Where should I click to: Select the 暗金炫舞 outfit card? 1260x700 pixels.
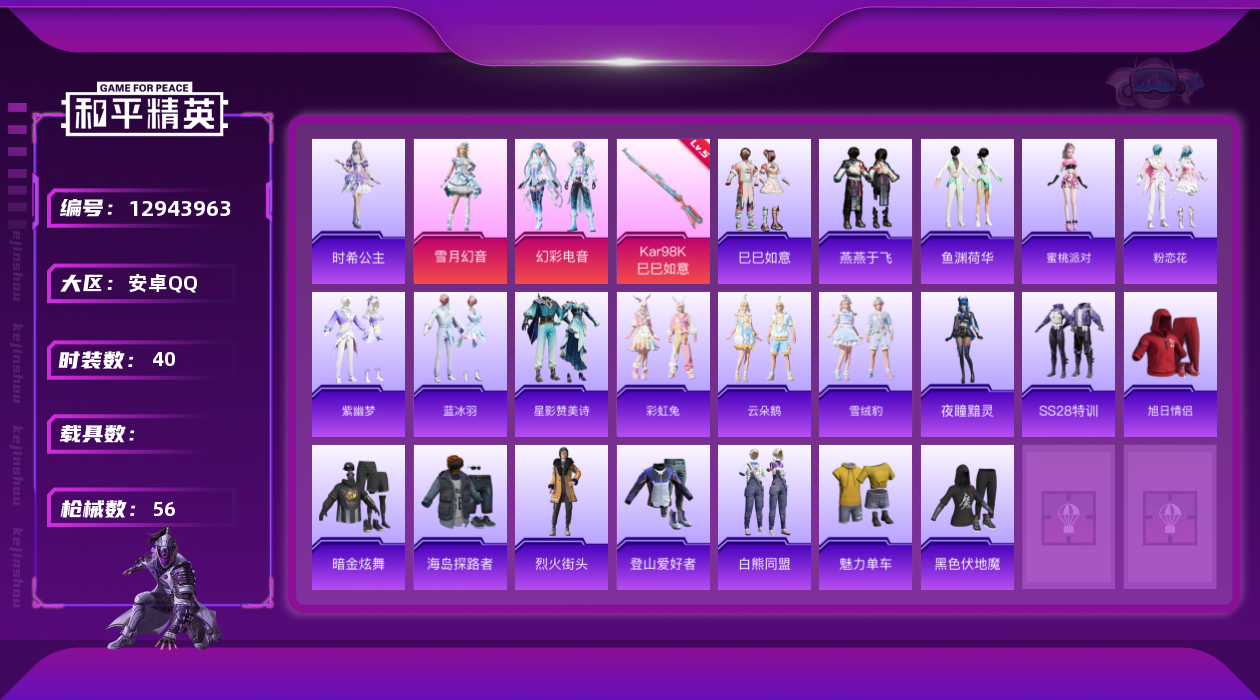click(358, 517)
